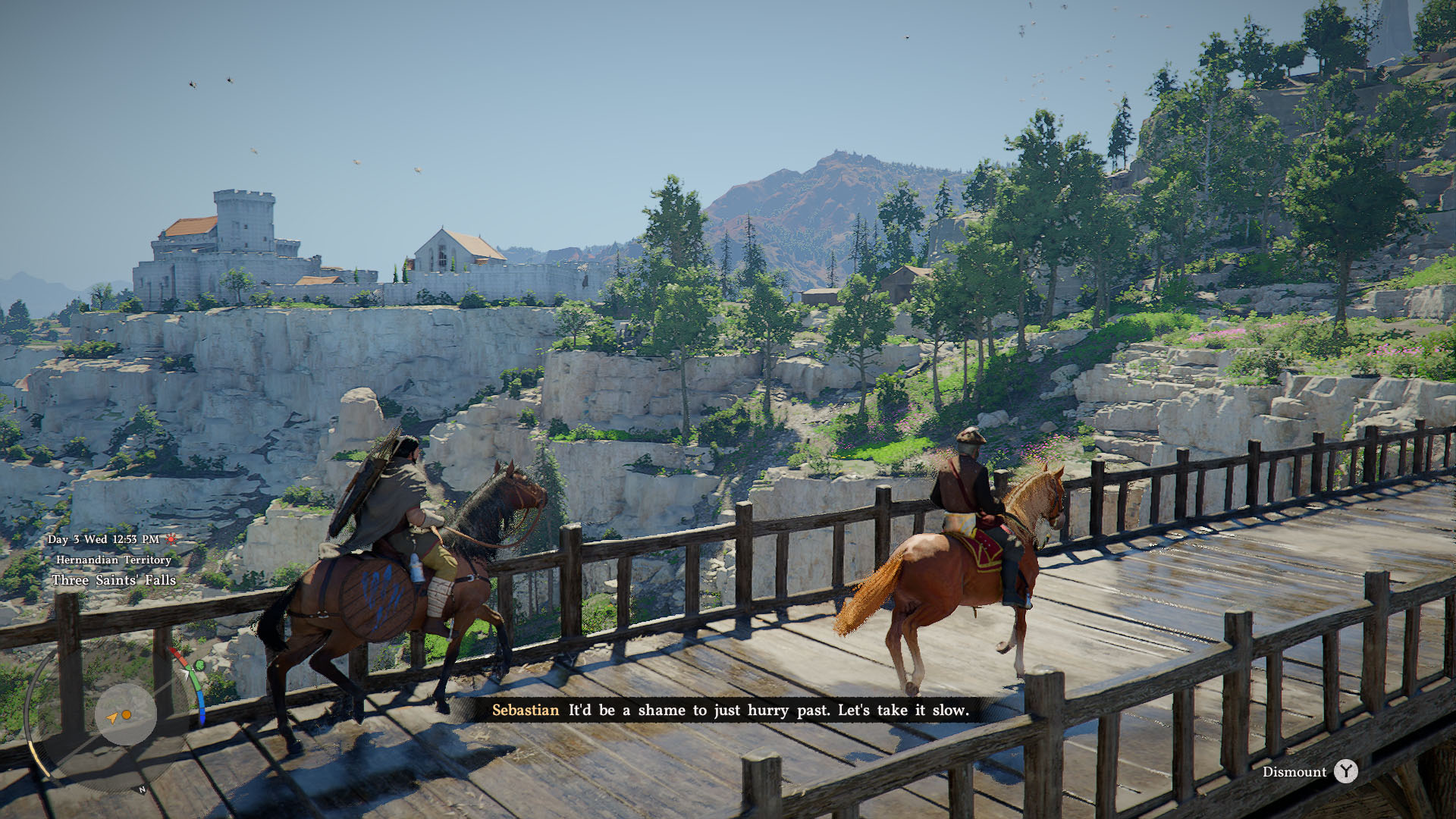Image resolution: width=1456 pixels, height=819 pixels.
Task: Select the orange dot marker on minimap
Action: (x=127, y=715)
